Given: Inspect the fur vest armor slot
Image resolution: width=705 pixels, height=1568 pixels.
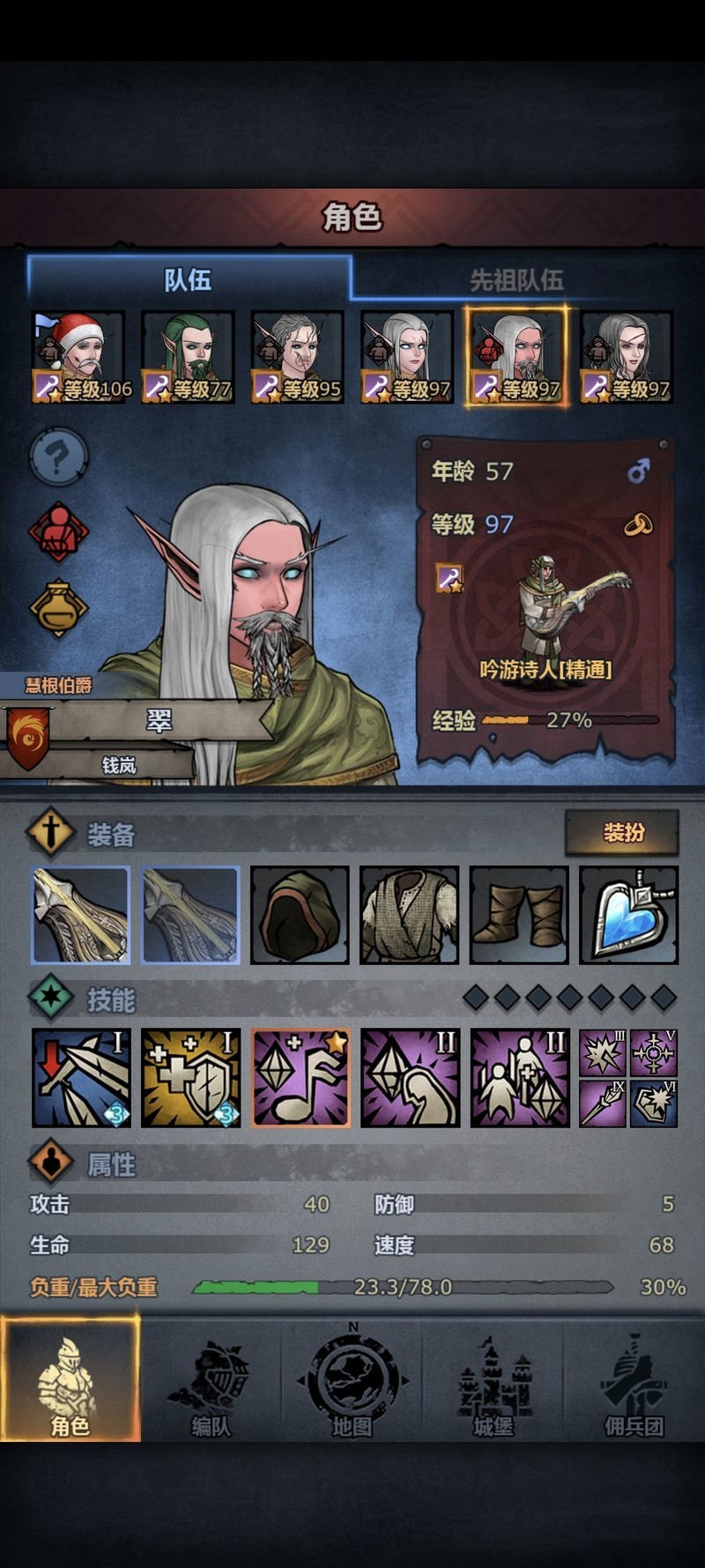Looking at the screenshot, I should [x=410, y=915].
